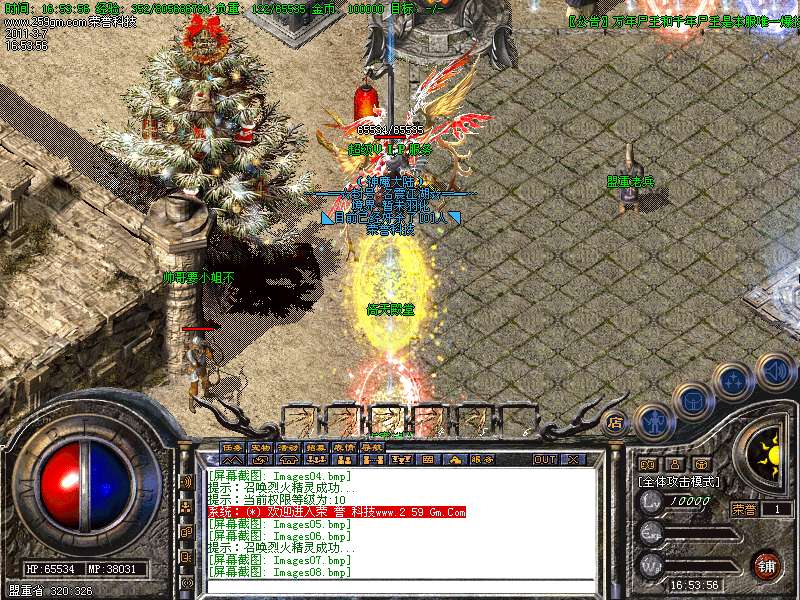Image resolution: width=800 pixels, height=600 pixels.
Task: Click the OUT logout button
Action: 544,460
